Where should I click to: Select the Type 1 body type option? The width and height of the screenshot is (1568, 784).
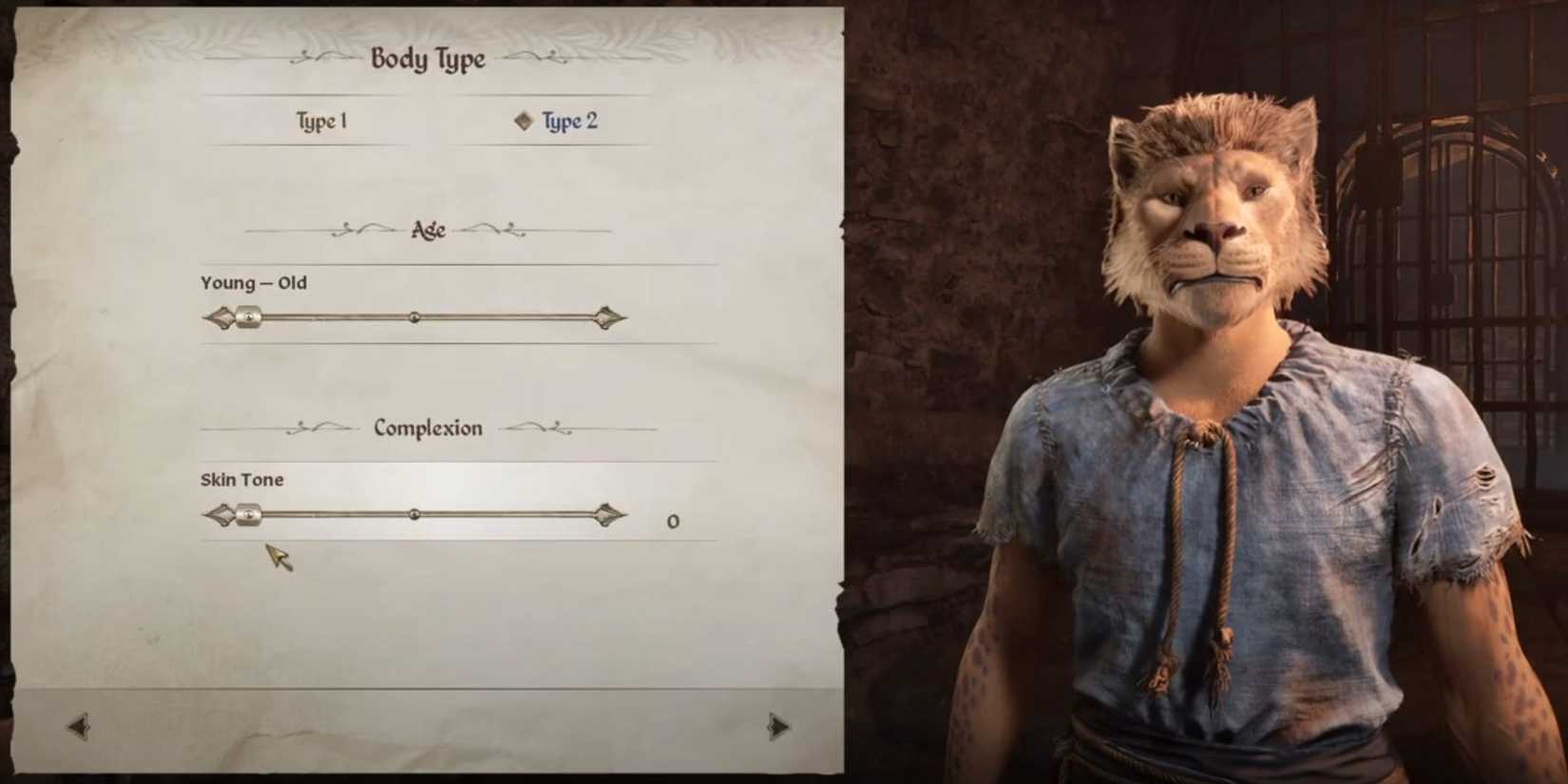point(322,120)
